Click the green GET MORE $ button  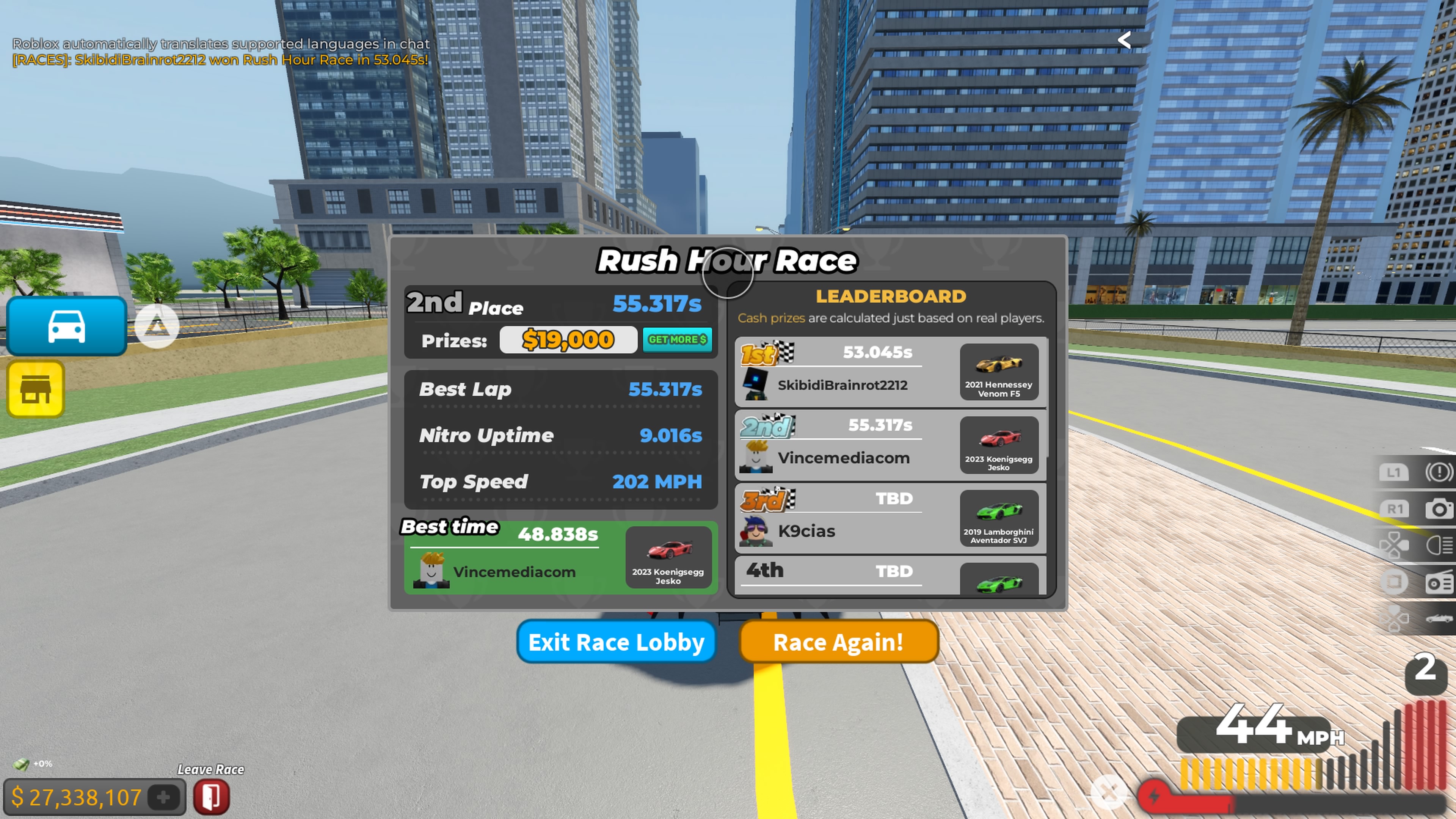[x=677, y=340]
